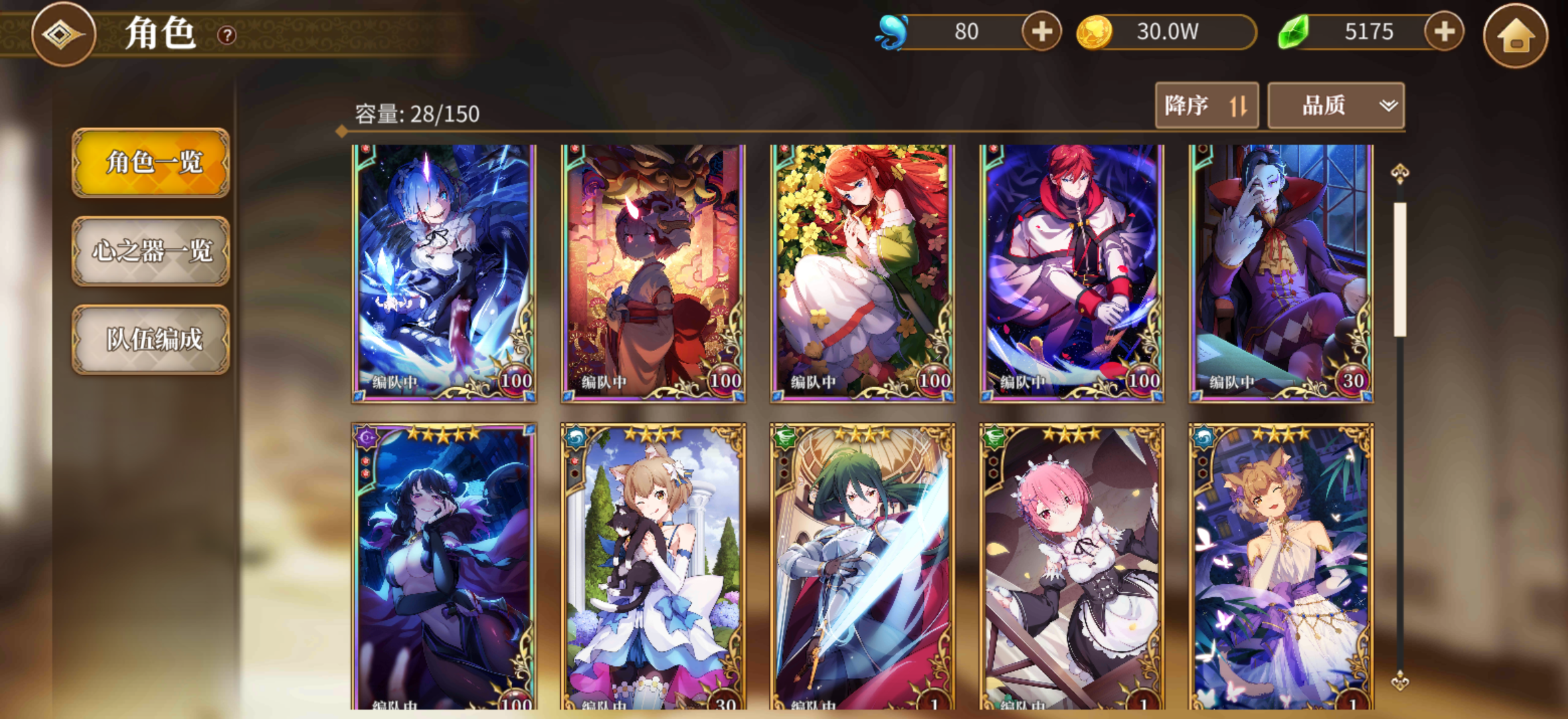Tap the gold coin currency icon
1568x719 pixels.
[x=1095, y=31]
